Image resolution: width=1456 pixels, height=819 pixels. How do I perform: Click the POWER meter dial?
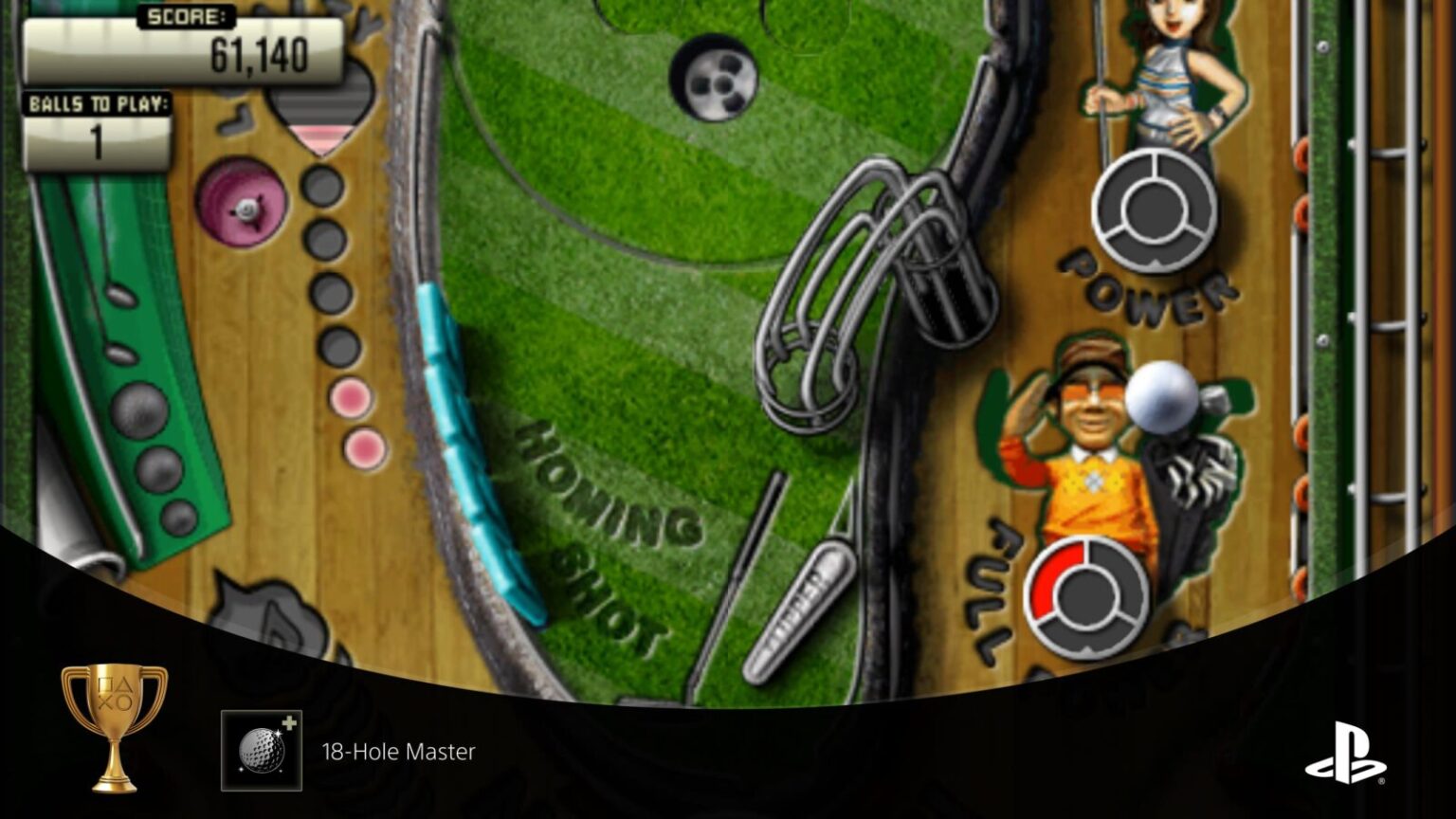tap(1155, 210)
